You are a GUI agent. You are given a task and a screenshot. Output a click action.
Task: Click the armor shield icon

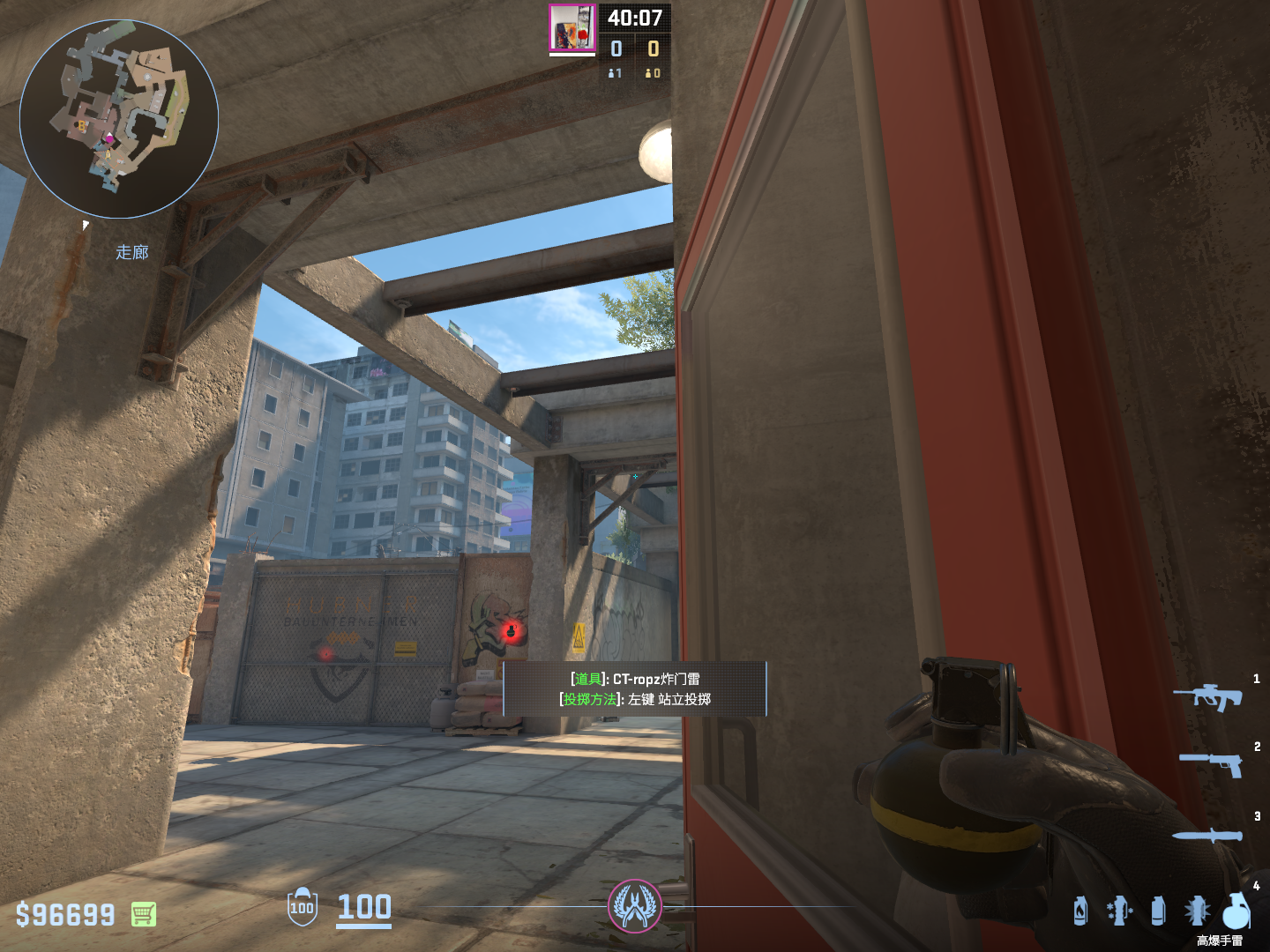[x=302, y=907]
